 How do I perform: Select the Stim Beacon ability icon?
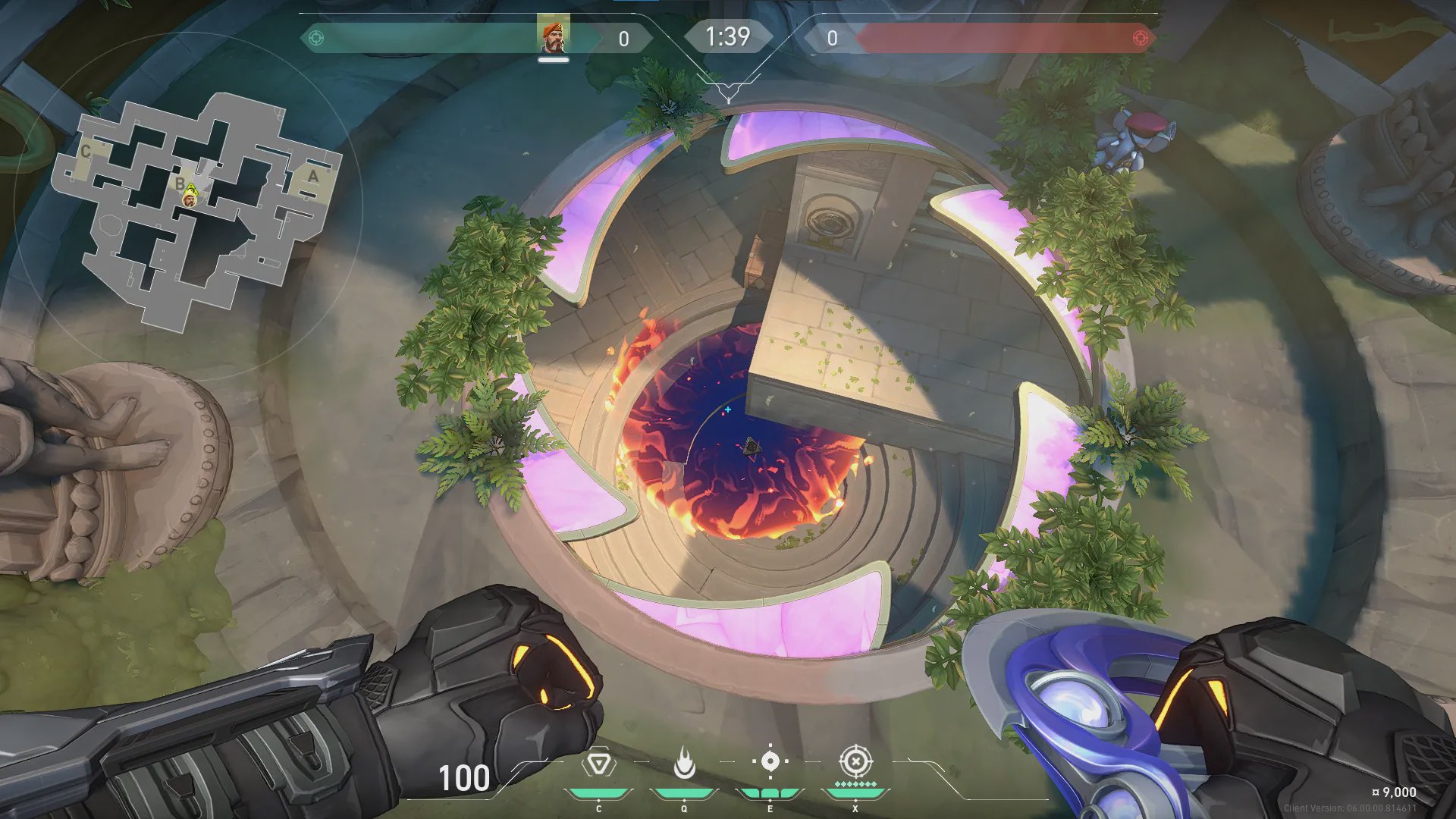pos(598,763)
